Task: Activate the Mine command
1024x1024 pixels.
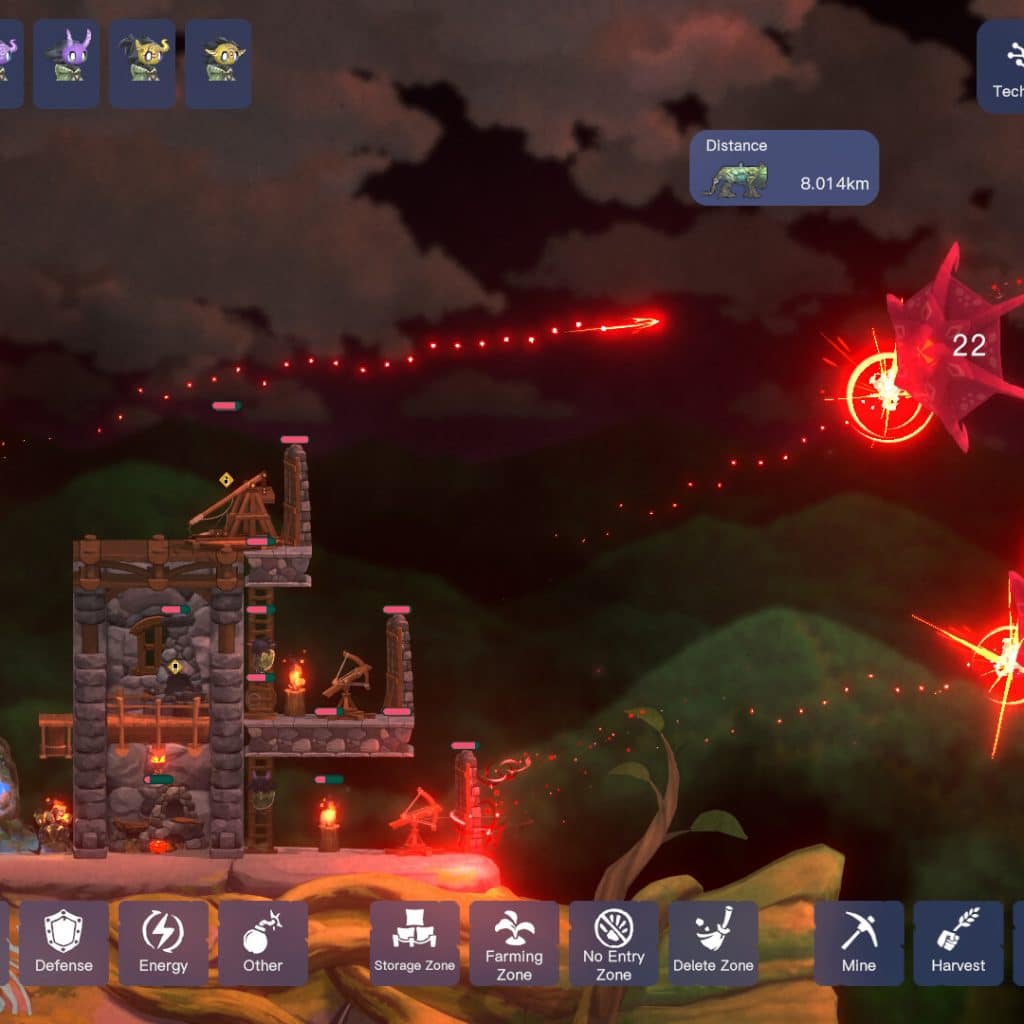Action: tap(859, 943)
